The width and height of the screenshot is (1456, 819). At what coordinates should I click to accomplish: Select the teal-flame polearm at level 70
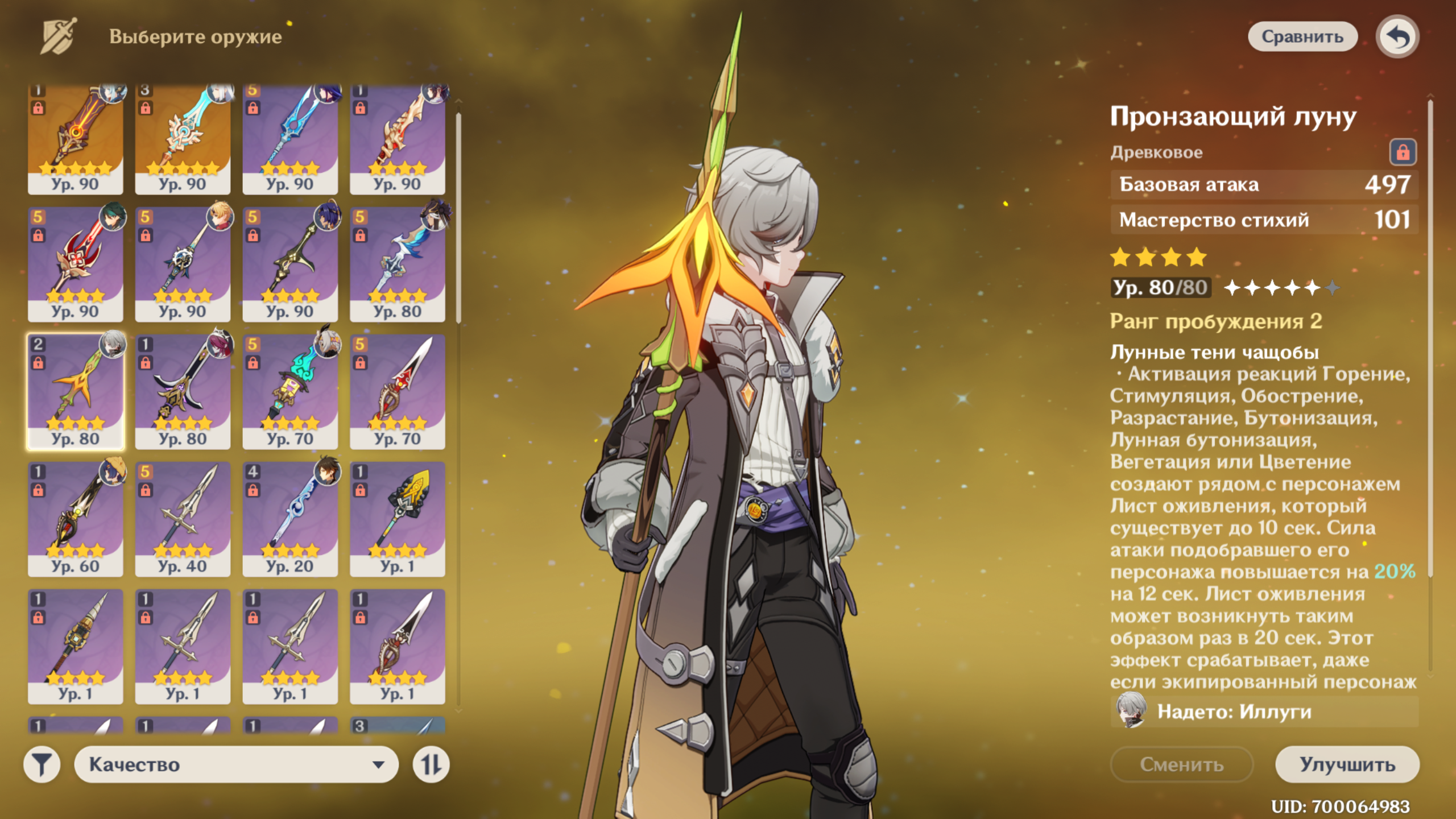coord(290,391)
